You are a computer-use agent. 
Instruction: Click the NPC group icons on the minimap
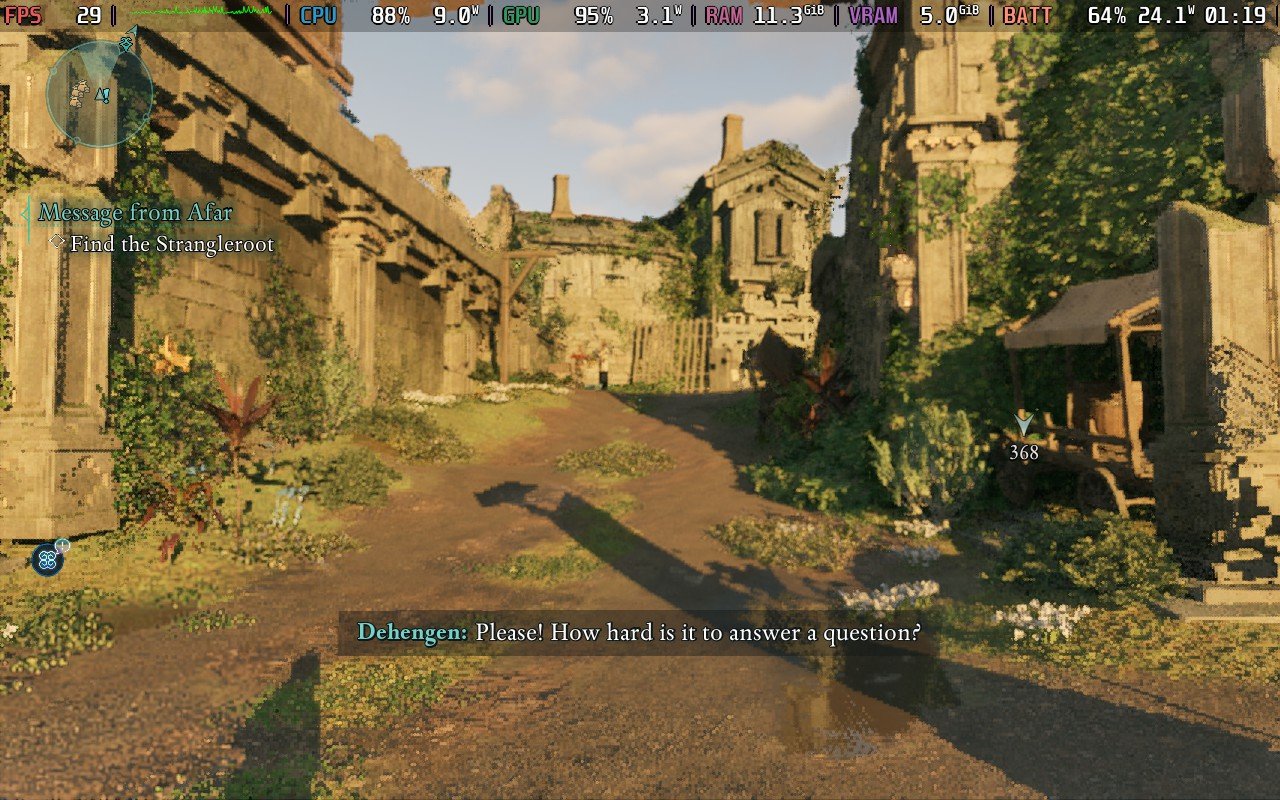tap(80, 94)
